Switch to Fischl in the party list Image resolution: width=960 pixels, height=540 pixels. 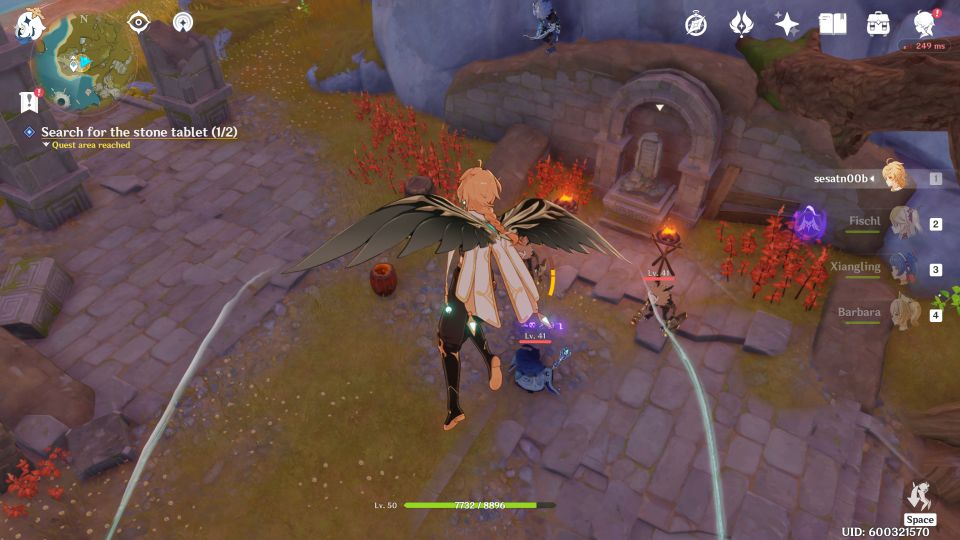[x=905, y=221]
